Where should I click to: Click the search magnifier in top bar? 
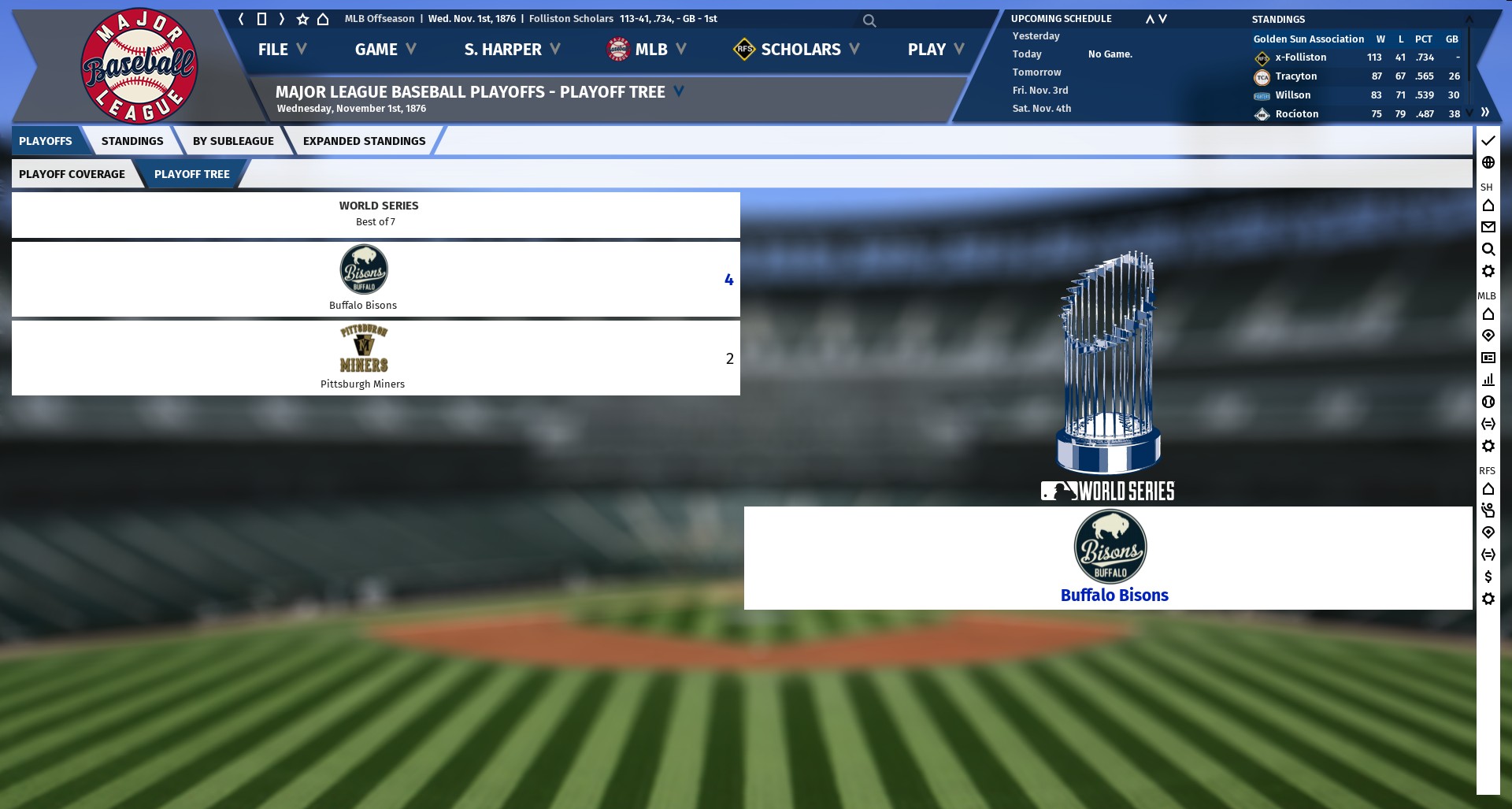pyautogui.click(x=869, y=20)
